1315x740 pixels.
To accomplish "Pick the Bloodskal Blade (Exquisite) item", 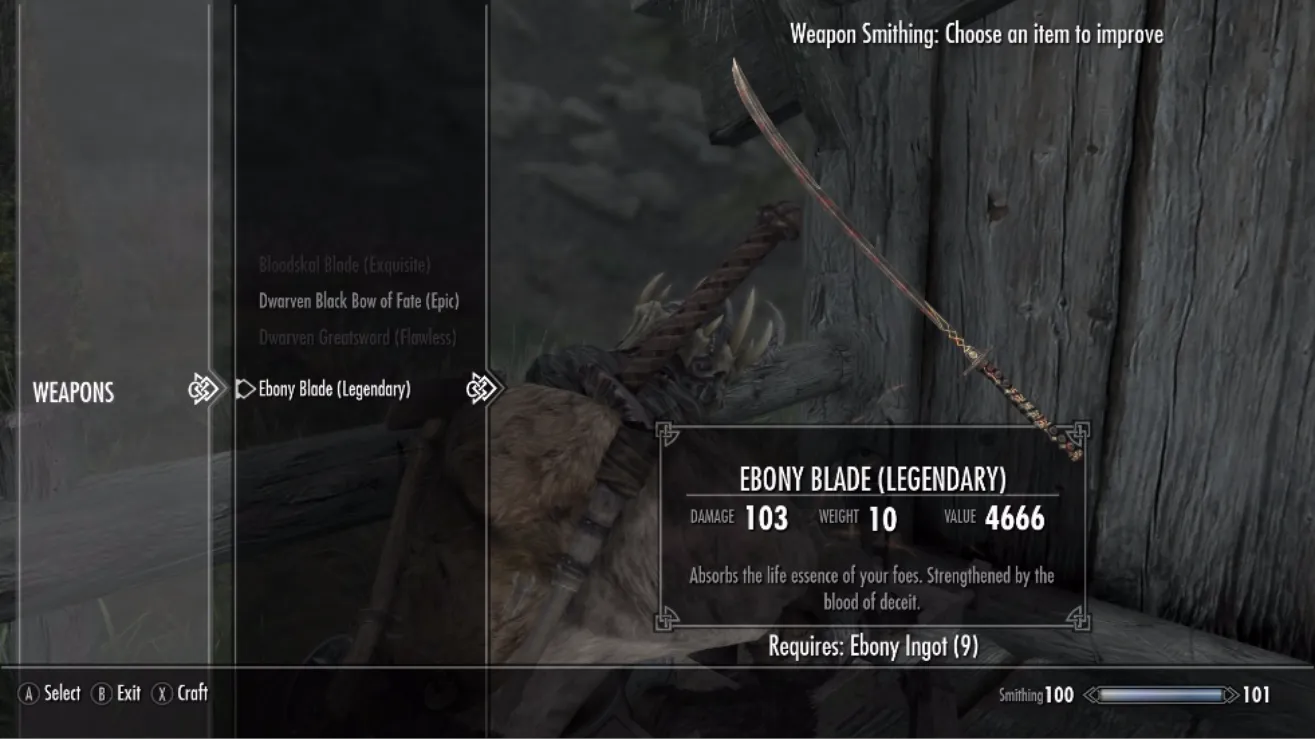I will pyautogui.click(x=344, y=265).
